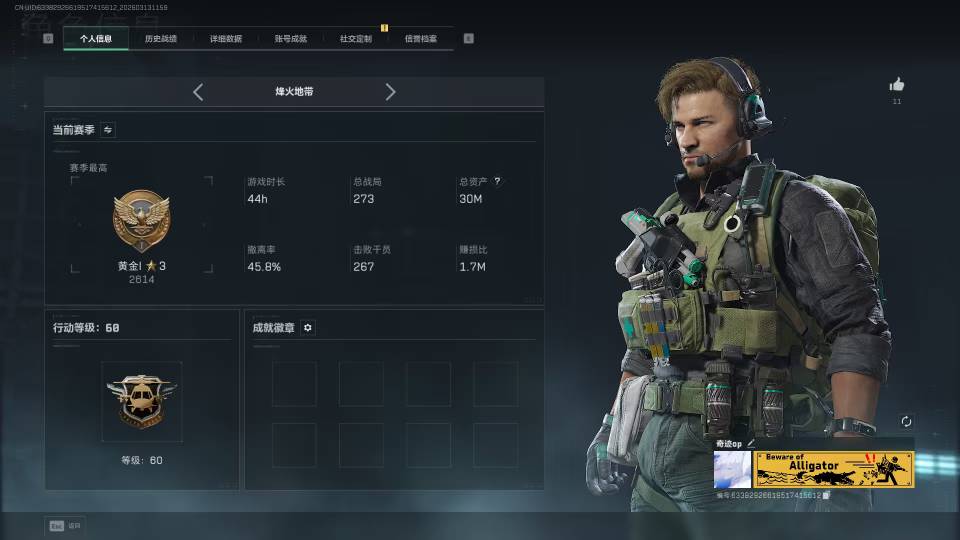
Task: Open the 社交定制 tab
Action: tap(355, 39)
